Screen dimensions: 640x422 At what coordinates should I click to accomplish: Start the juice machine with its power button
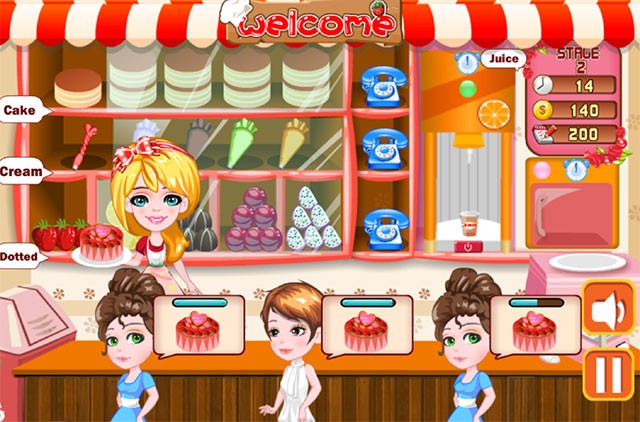pyautogui.click(x=468, y=246)
